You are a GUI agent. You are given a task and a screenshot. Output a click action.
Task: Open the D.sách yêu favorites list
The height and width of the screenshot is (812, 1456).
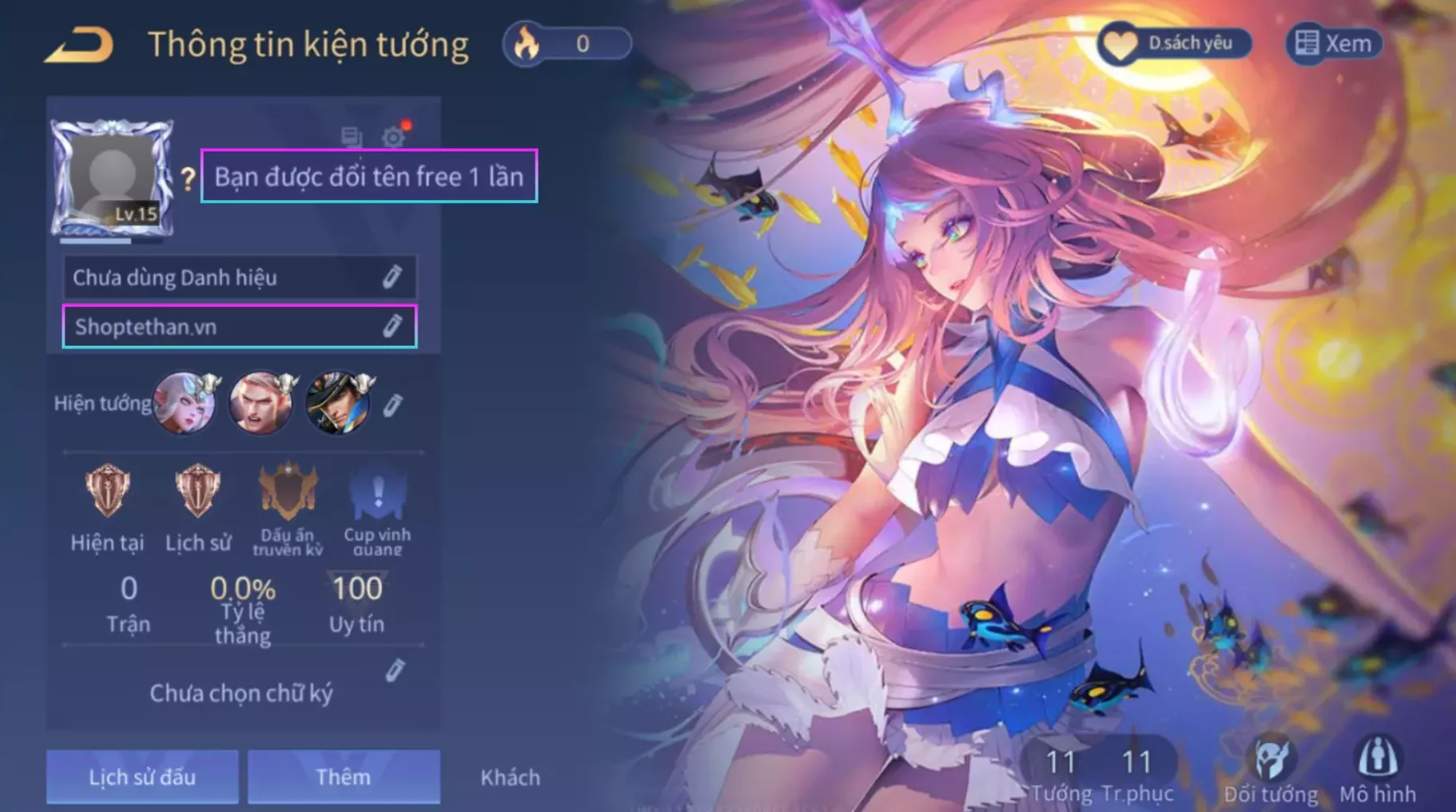1174,44
